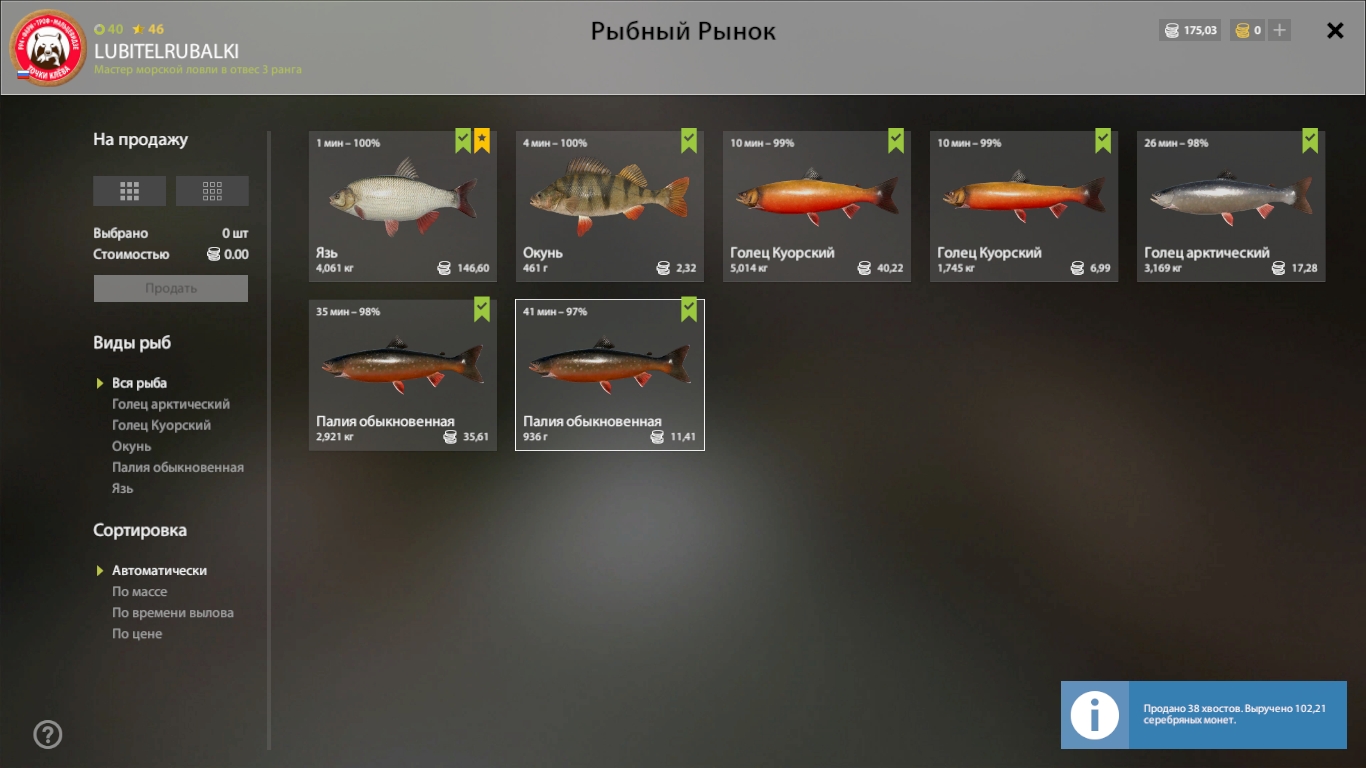Open the question mark help button
1366x768 pixels.
[x=48, y=735]
